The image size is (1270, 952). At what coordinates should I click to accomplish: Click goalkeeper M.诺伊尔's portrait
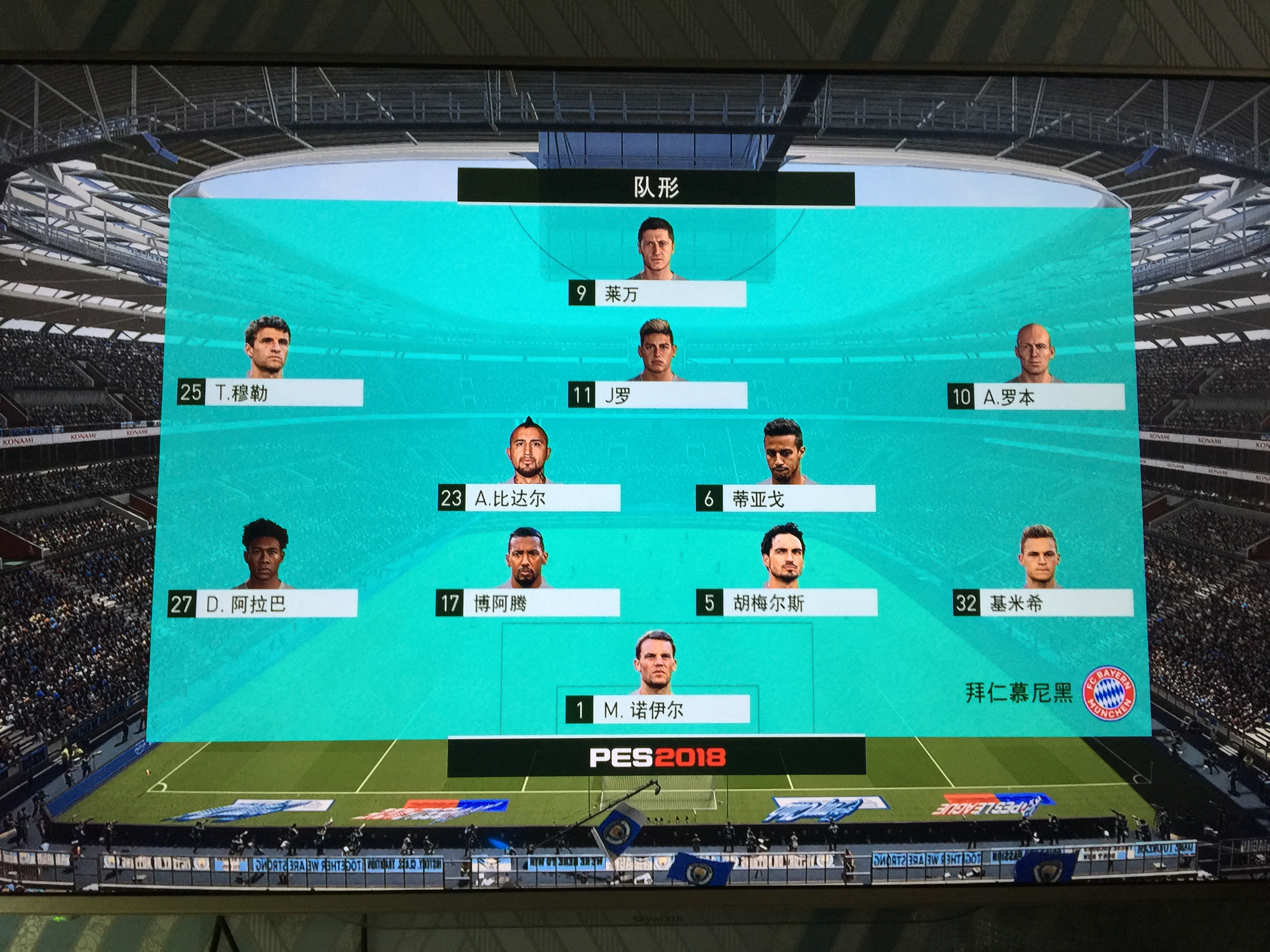(656, 666)
